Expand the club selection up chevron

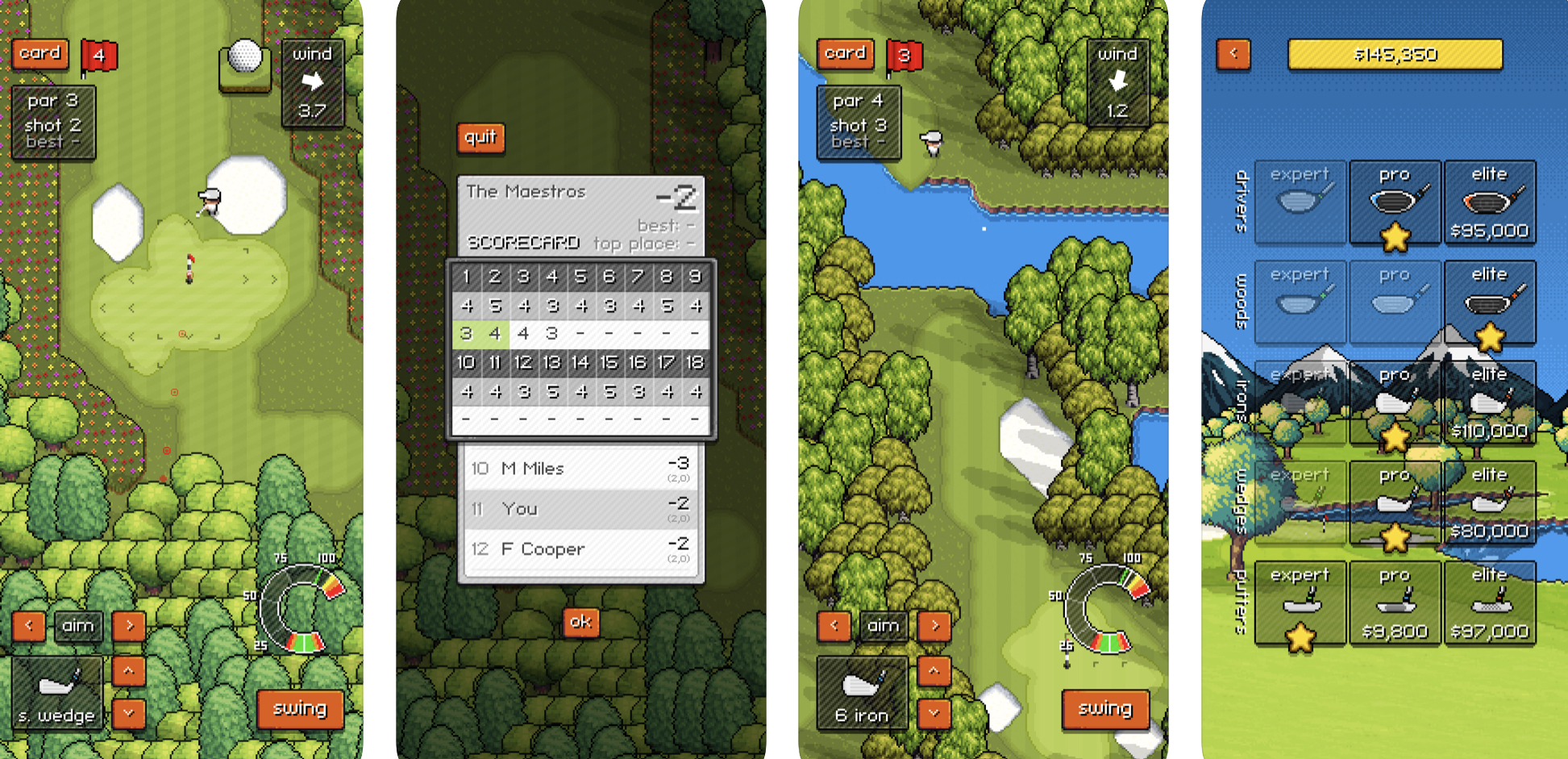(x=127, y=670)
